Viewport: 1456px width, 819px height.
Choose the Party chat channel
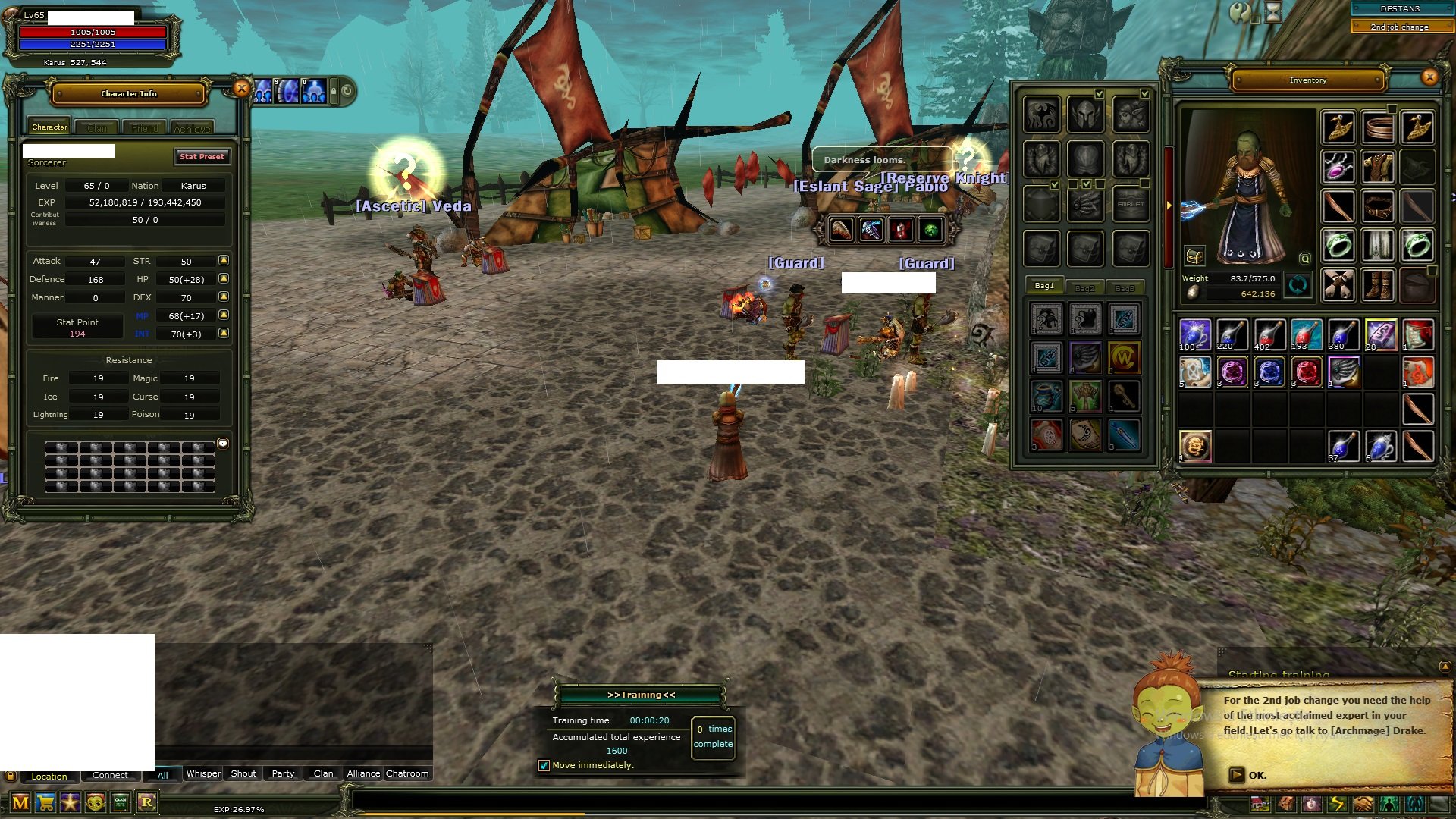283,773
